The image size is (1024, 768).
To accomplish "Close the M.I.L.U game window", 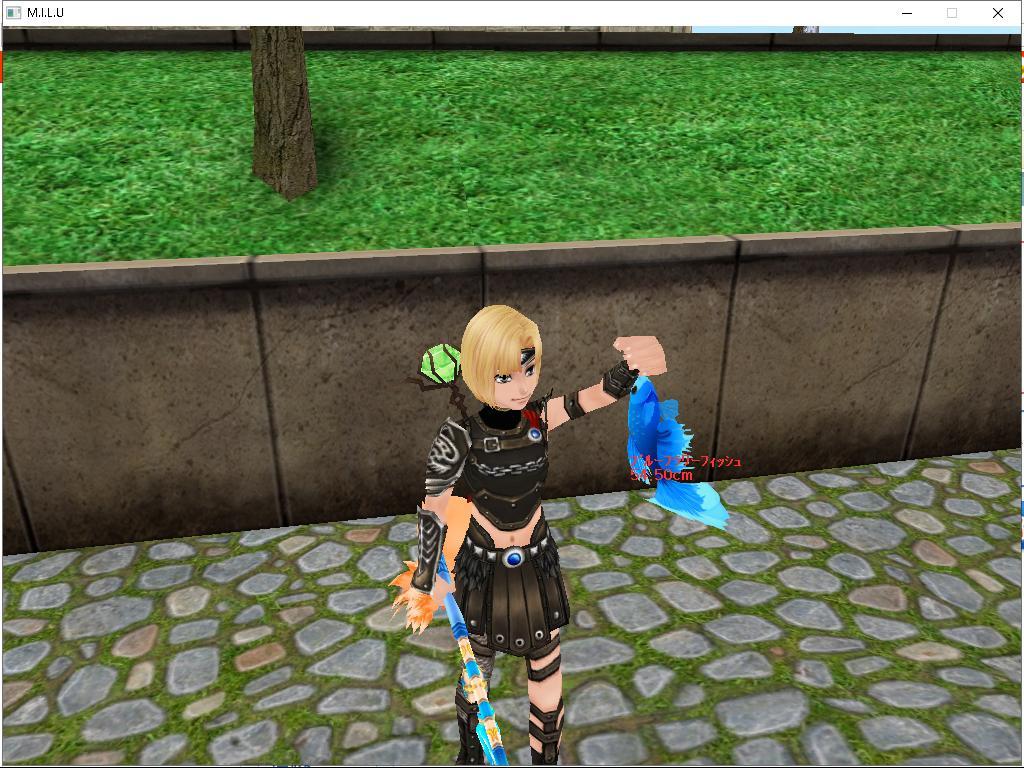I will [997, 13].
